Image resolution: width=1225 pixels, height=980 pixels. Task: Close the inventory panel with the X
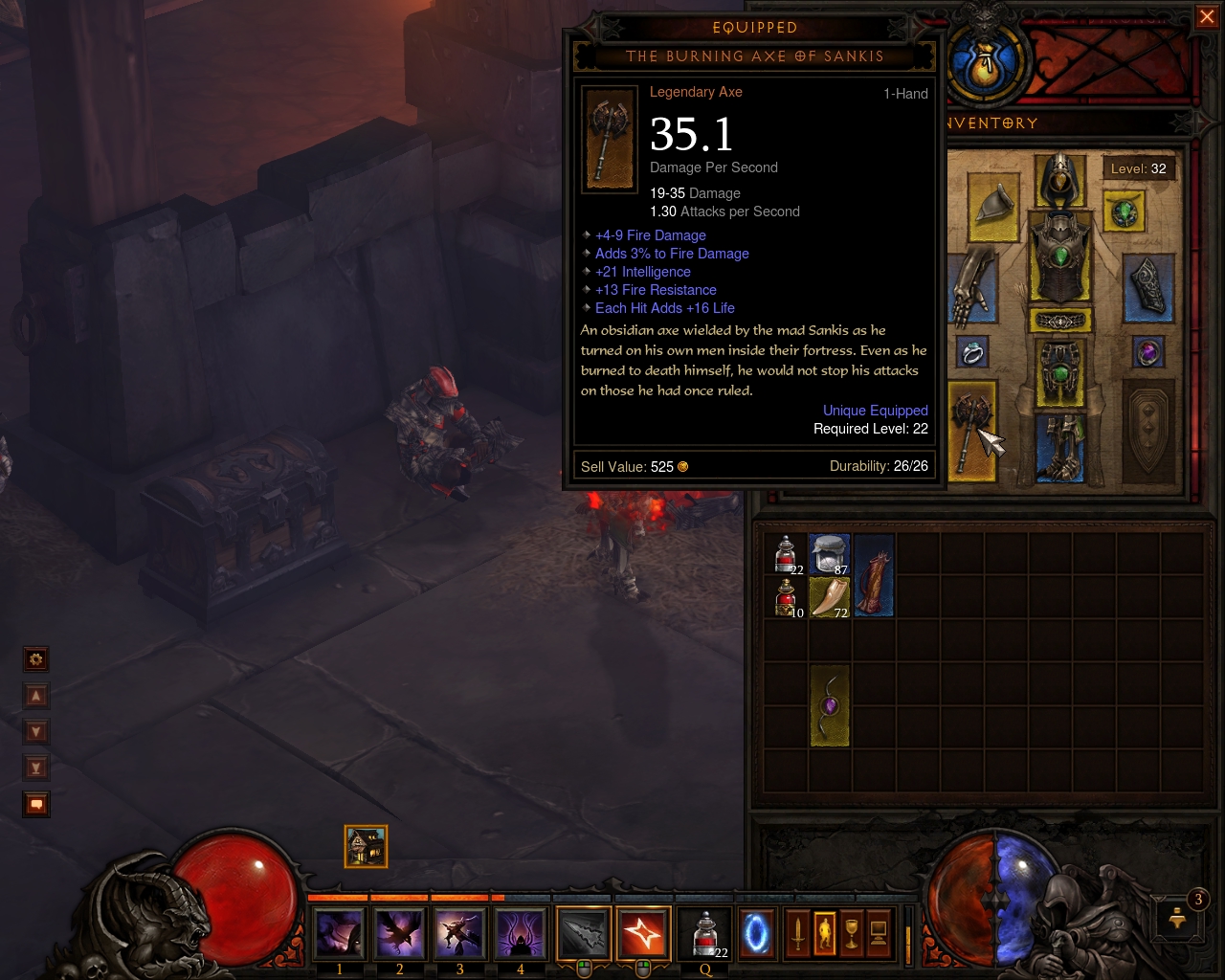[1206, 17]
